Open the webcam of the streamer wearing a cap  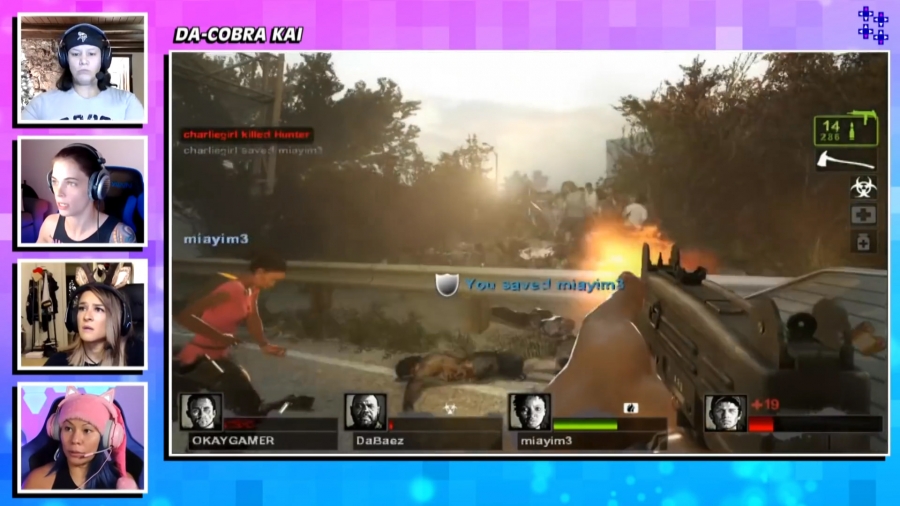click(x=83, y=68)
